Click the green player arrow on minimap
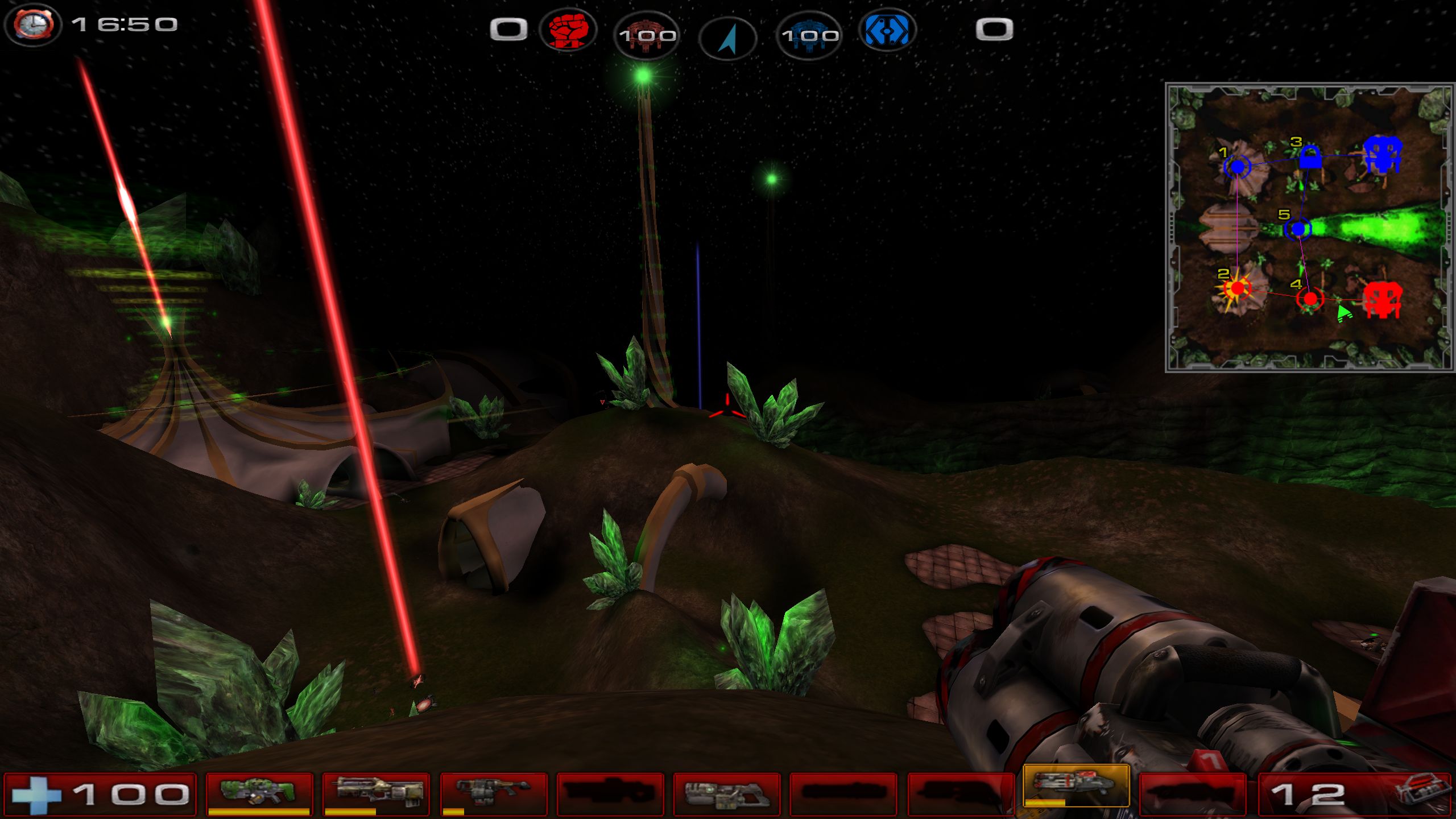 (1344, 313)
